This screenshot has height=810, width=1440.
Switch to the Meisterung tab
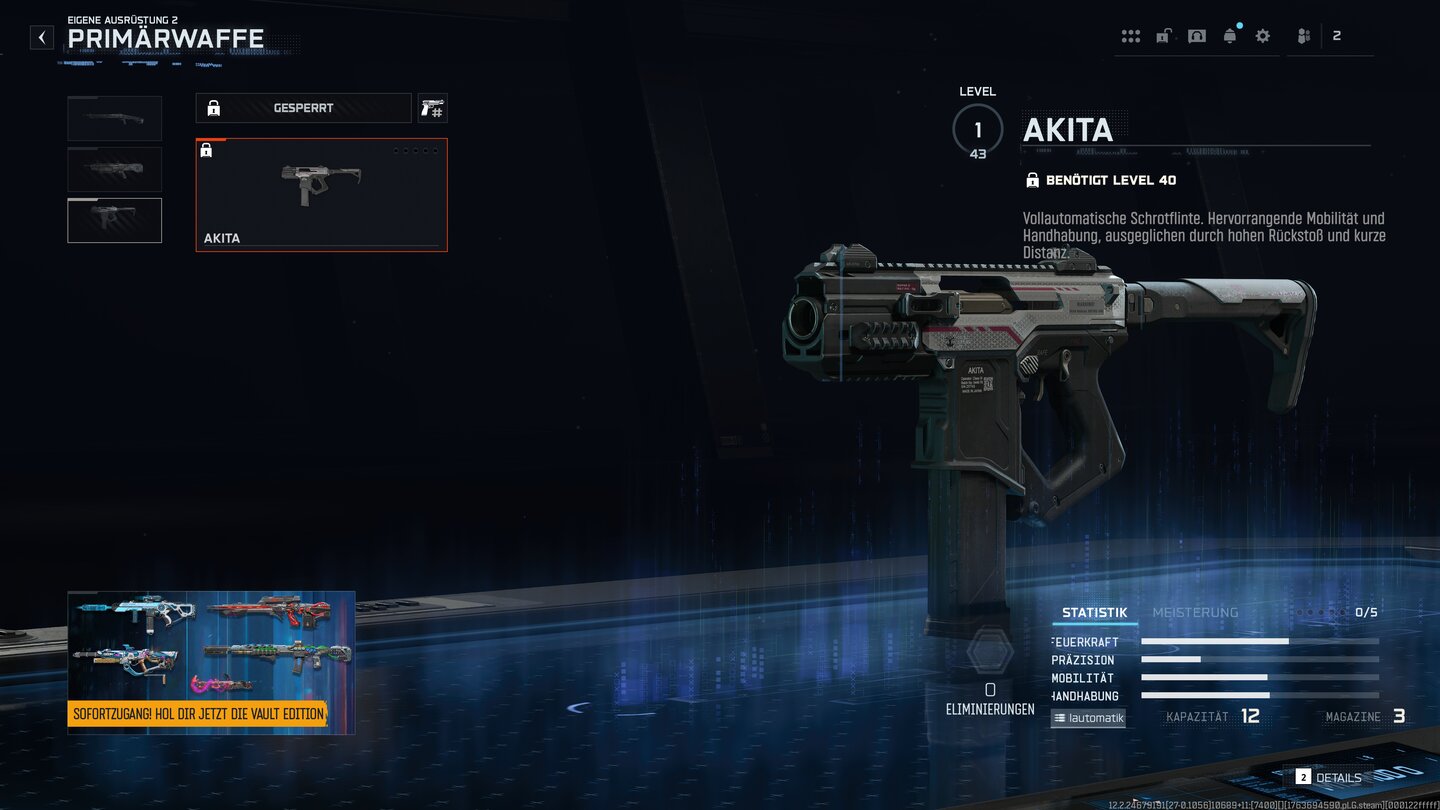[x=1195, y=613]
